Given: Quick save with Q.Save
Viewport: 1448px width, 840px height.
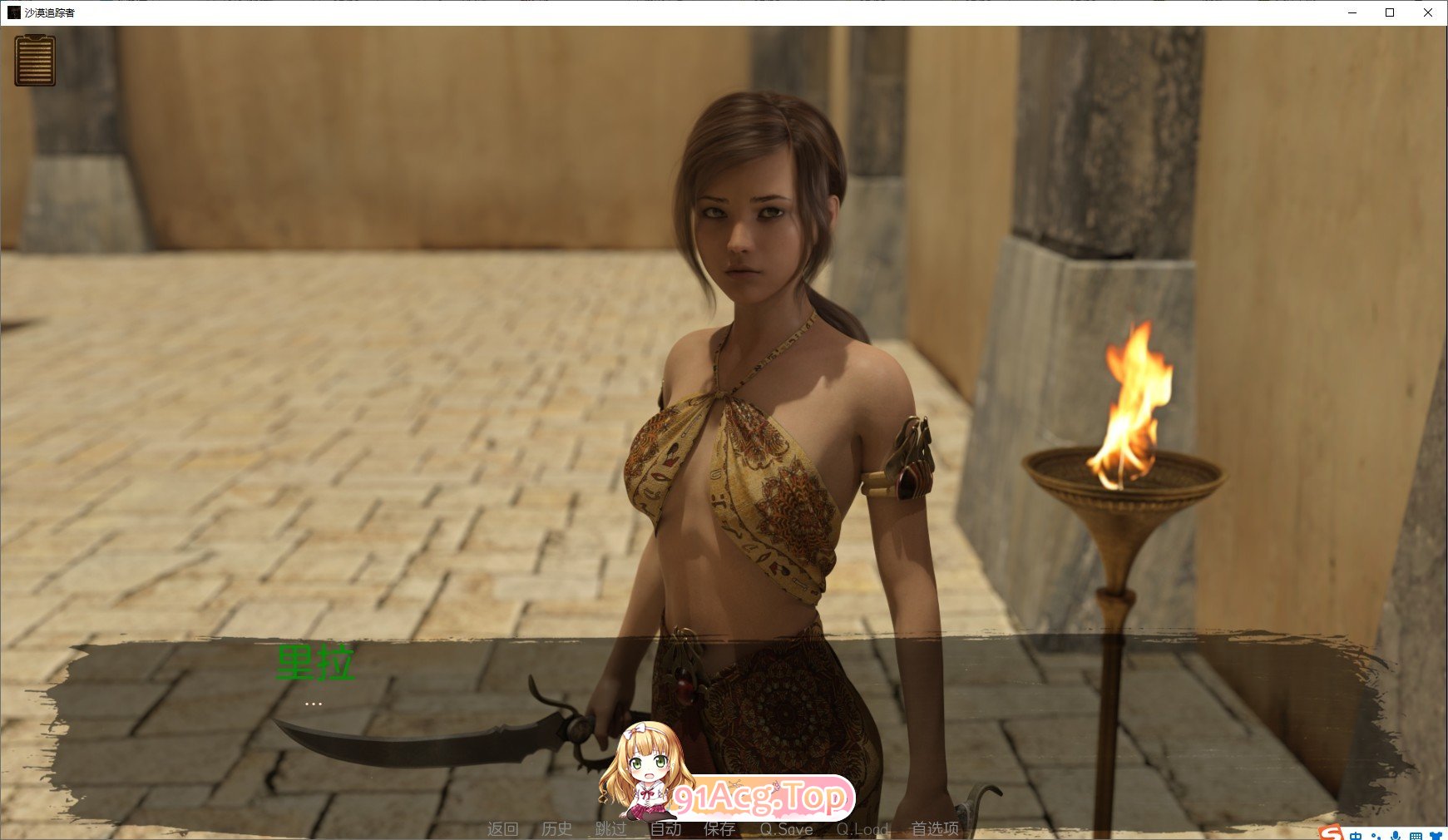Looking at the screenshot, I should 787,828.
